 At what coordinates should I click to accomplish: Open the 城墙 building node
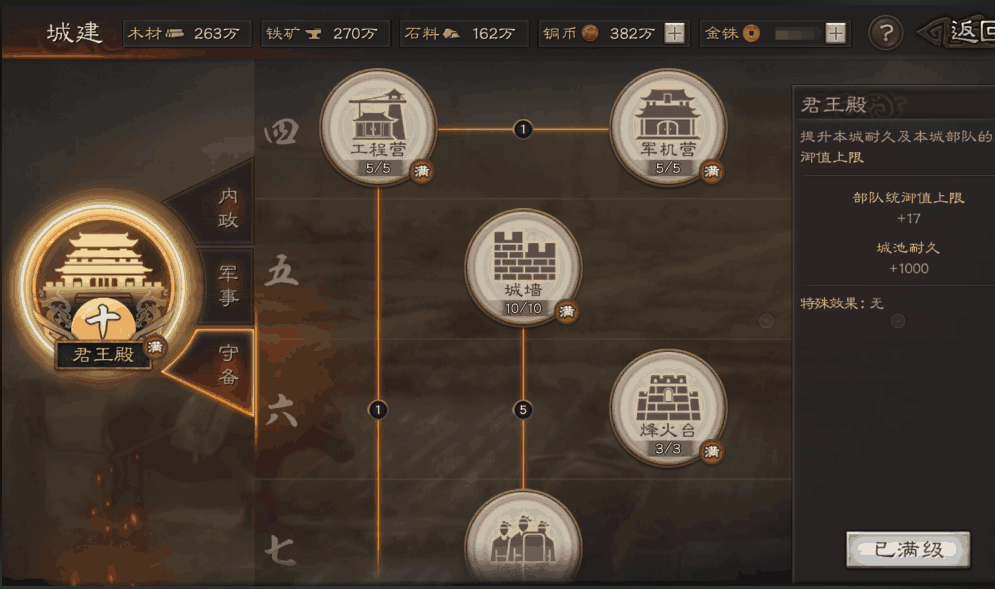pyautogui.click(x=523, y=266)
